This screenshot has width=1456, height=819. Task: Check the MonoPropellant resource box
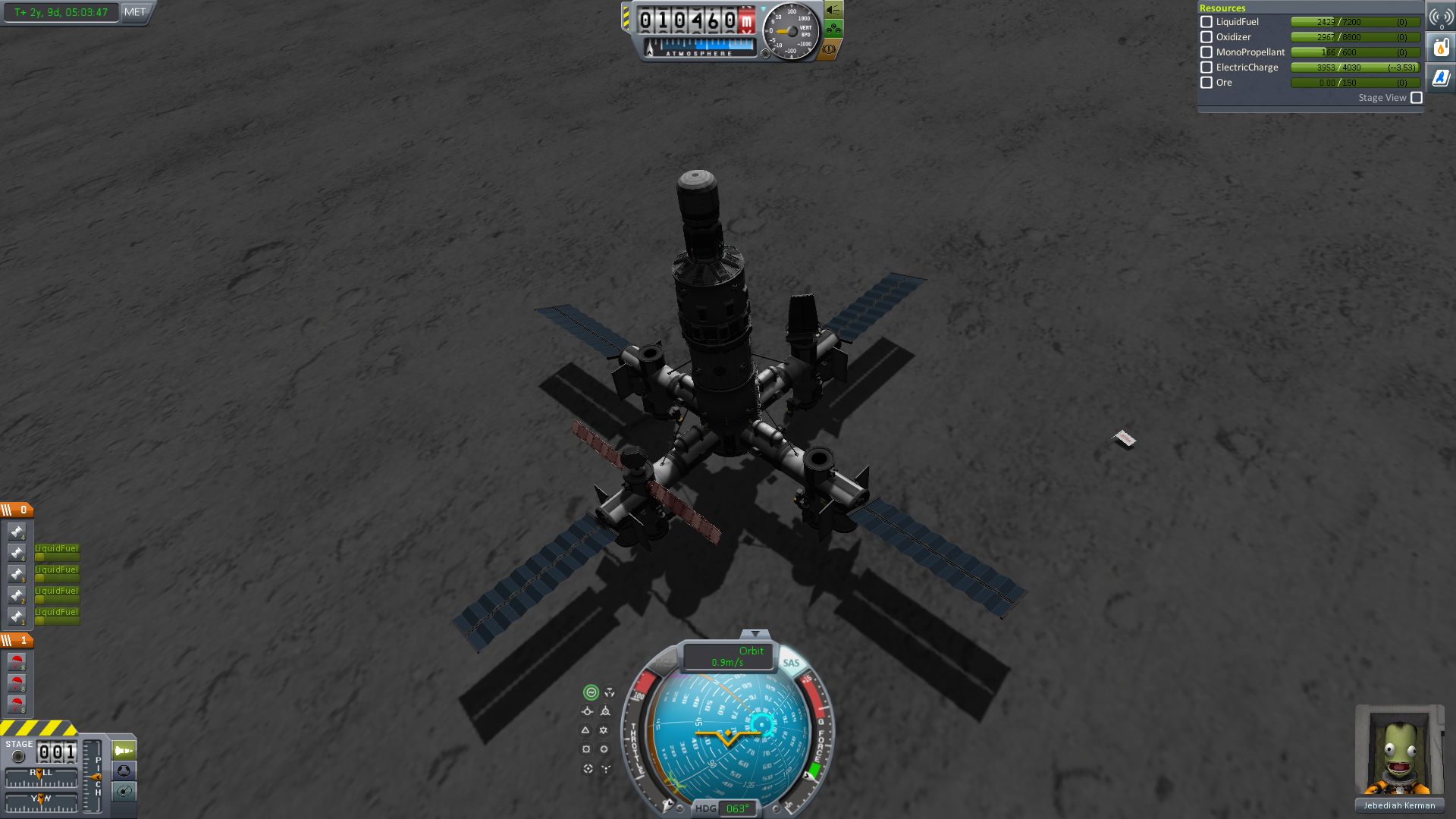(x=1207, y=52)
